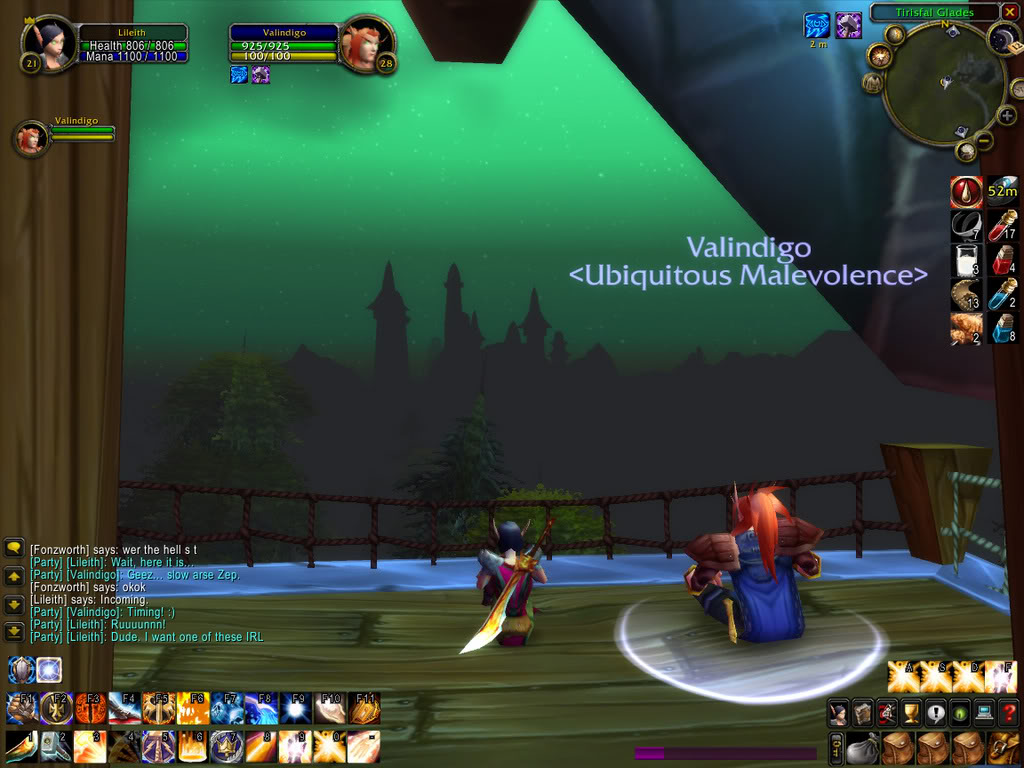Use the red potion stack of 17
The height and width of the screenshot is (768, 1024).
click(x=1003, y=226)
